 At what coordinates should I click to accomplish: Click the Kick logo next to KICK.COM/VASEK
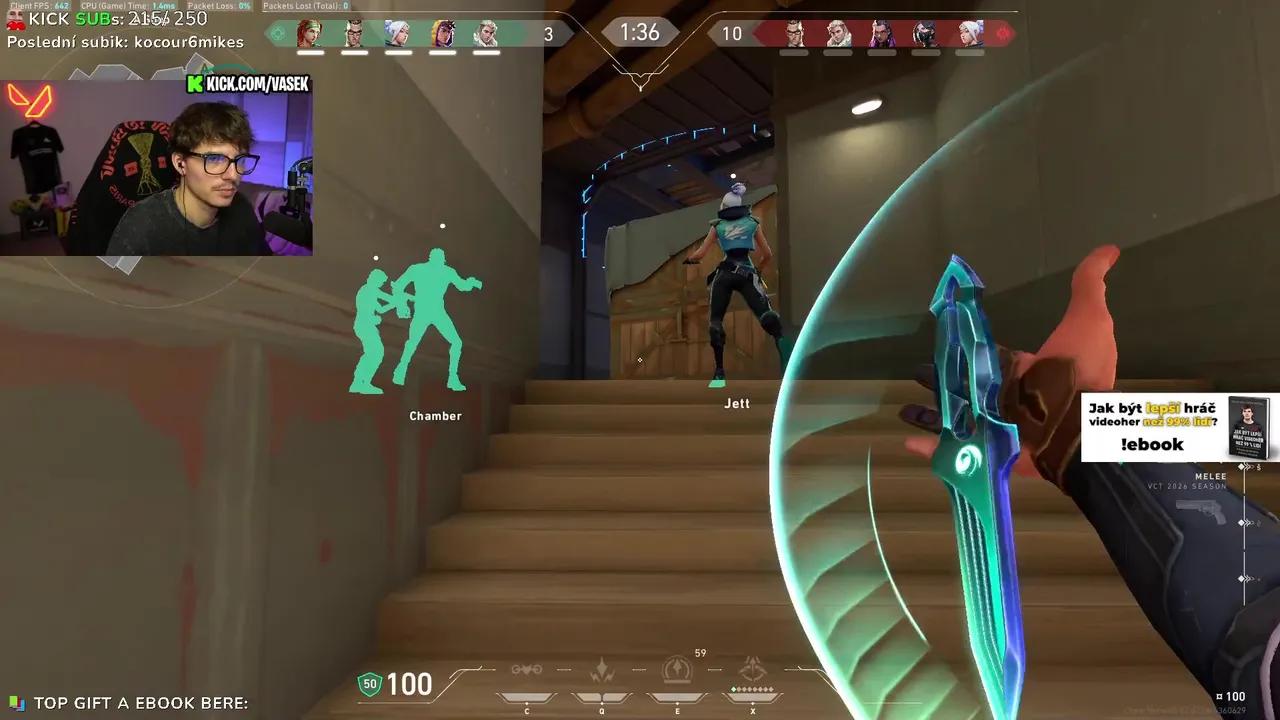pyautogui.click(x=196, y=84)
